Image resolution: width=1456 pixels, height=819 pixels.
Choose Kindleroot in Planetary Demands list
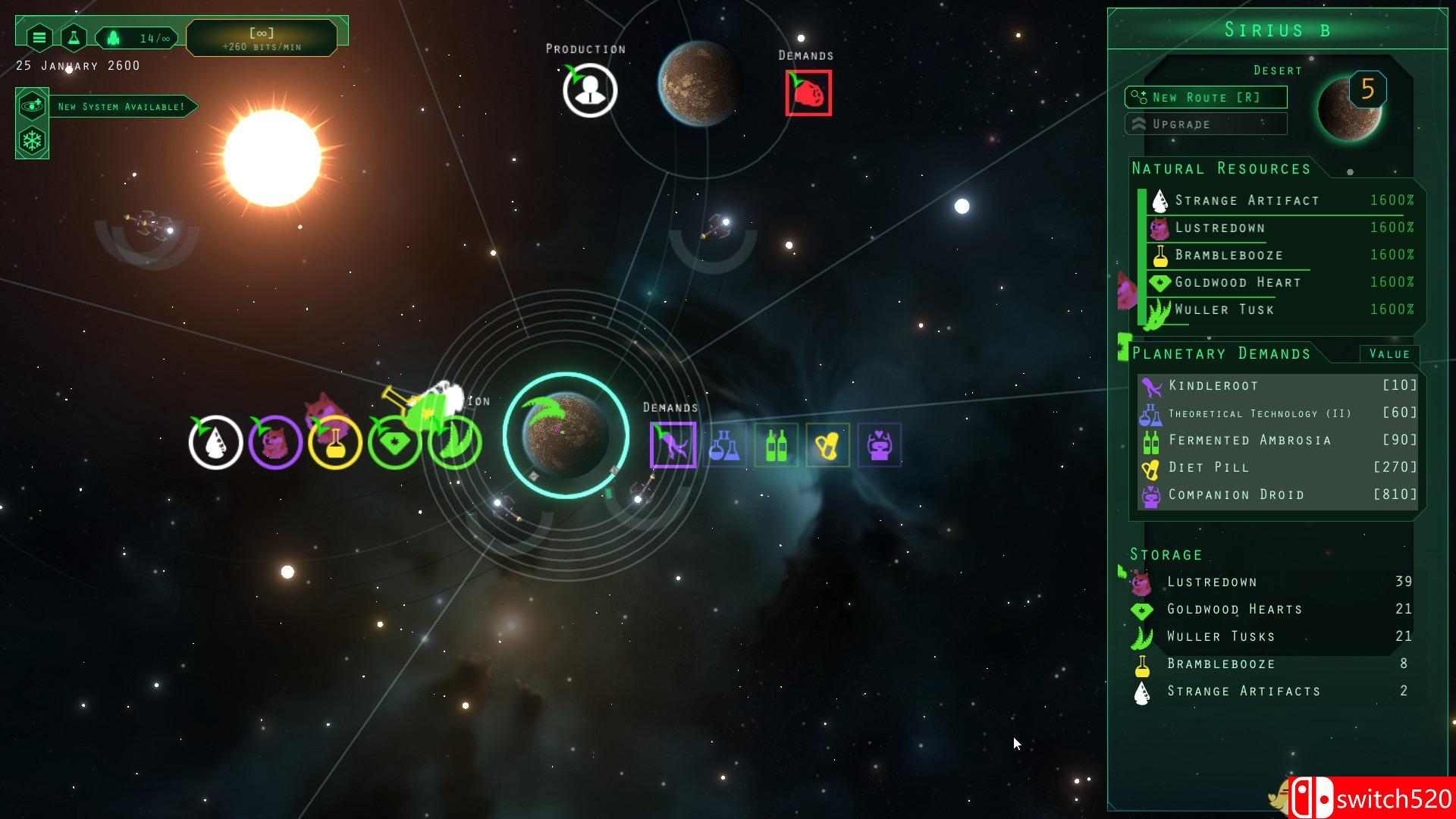(1278, 386)
